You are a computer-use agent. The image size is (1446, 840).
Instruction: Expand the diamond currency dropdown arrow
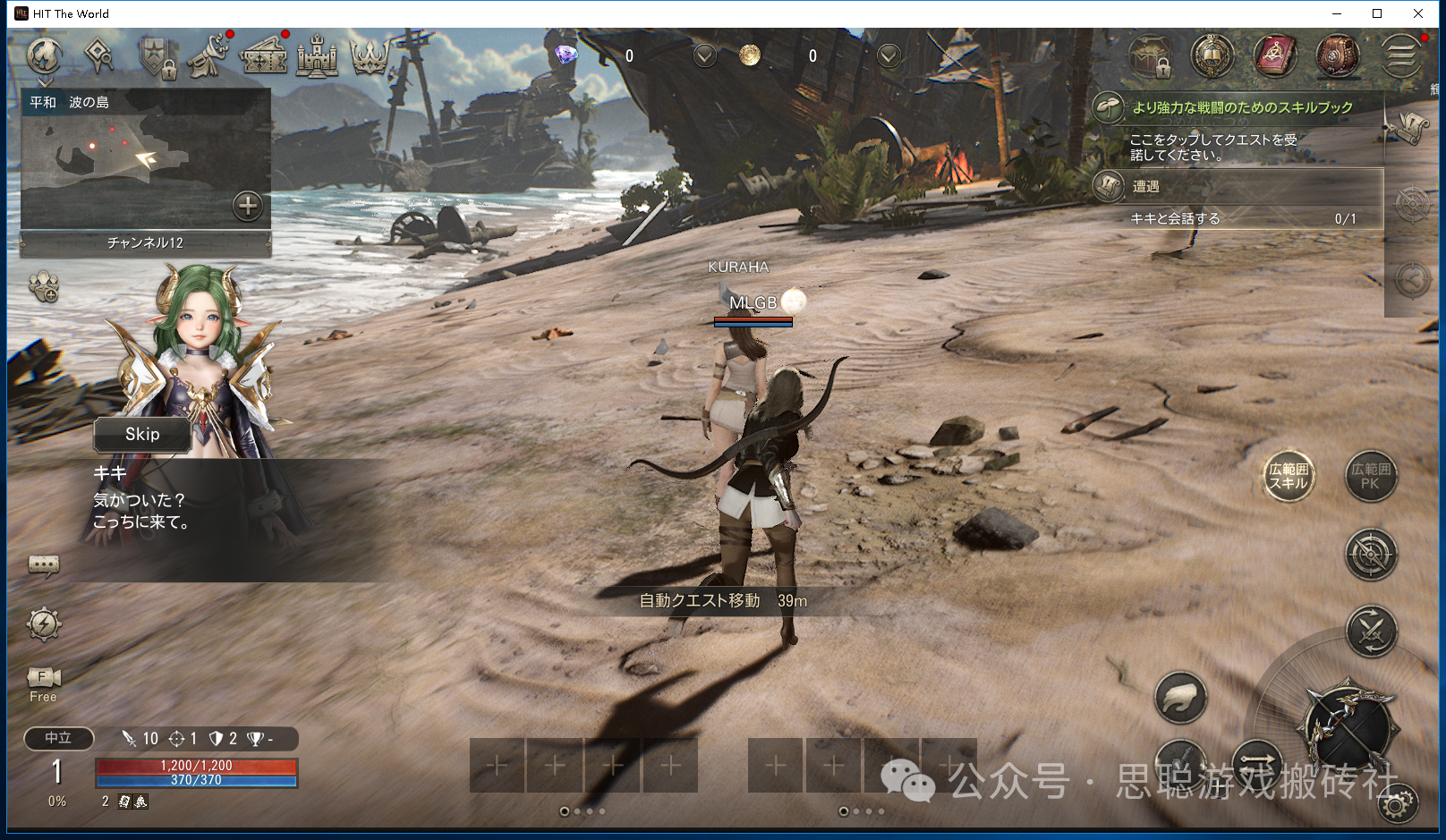tap(705, 56)
